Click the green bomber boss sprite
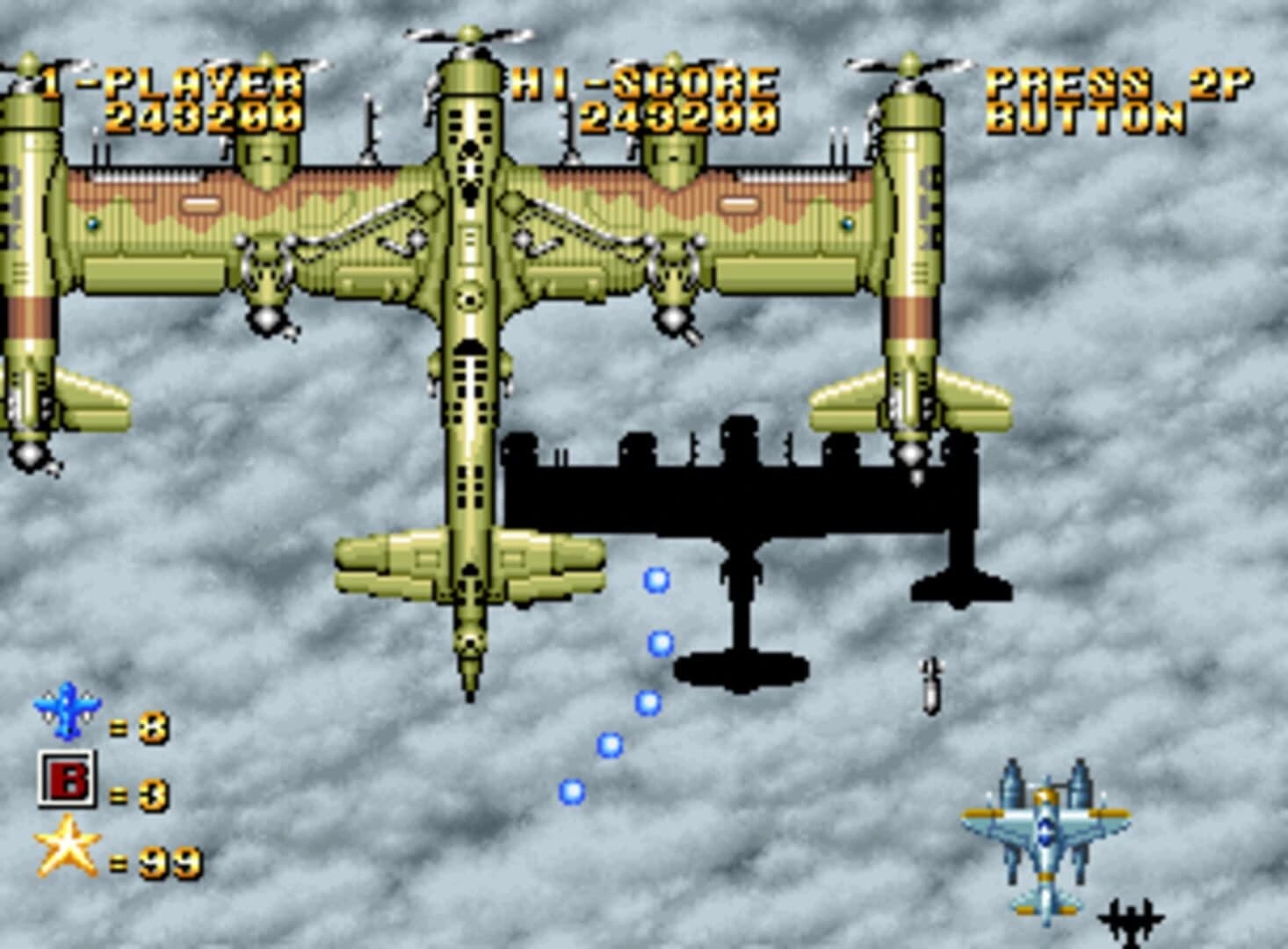1288x949 pixels. coord(470,308)
